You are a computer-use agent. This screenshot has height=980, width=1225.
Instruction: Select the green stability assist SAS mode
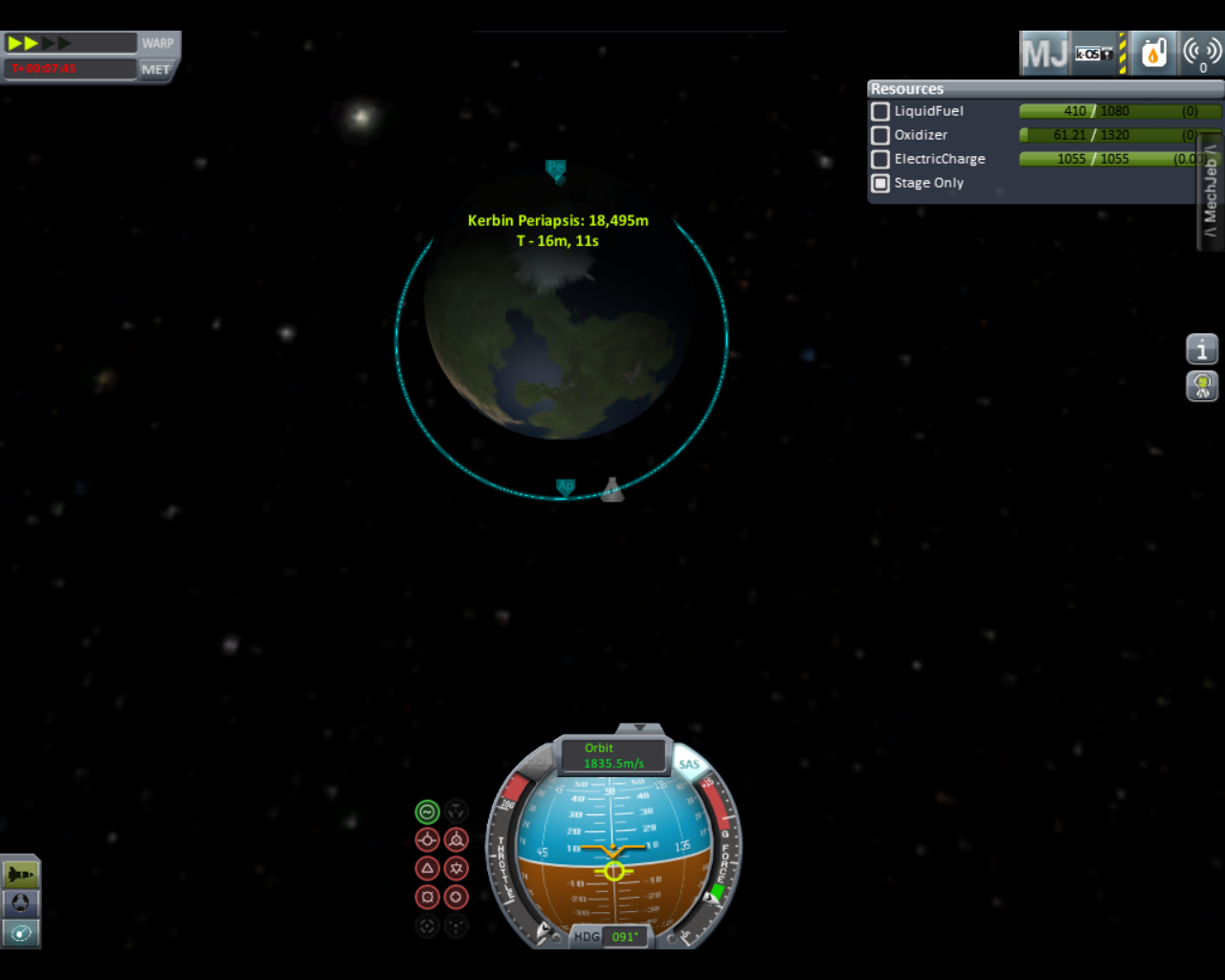tap(427, 813)
